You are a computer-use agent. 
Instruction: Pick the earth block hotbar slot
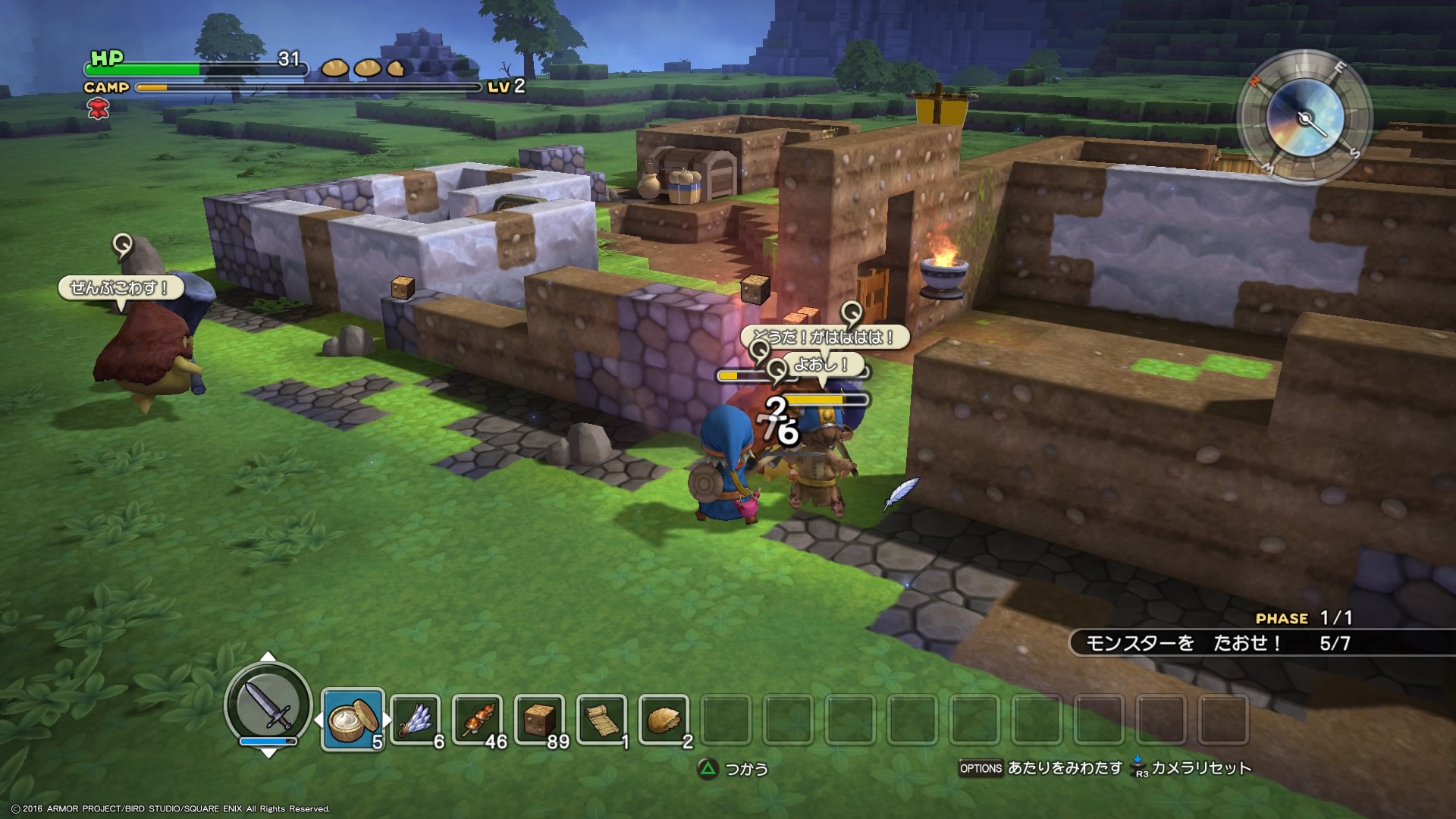[539, 719]
